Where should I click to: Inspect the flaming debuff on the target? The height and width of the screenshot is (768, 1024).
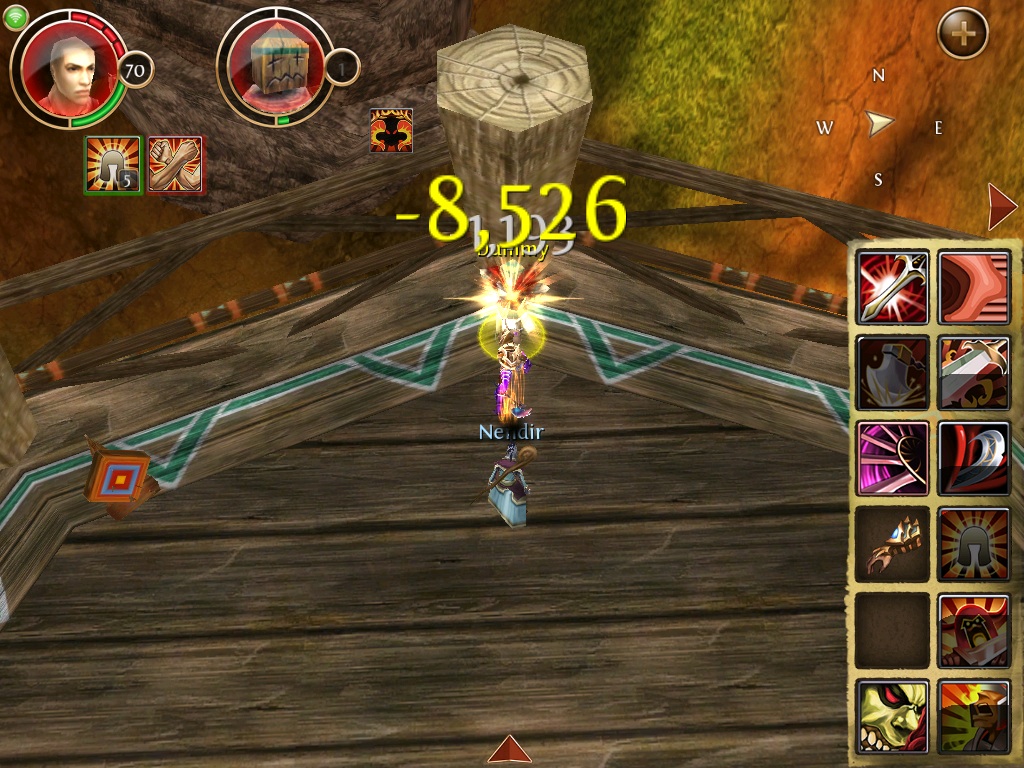[391, 130]
